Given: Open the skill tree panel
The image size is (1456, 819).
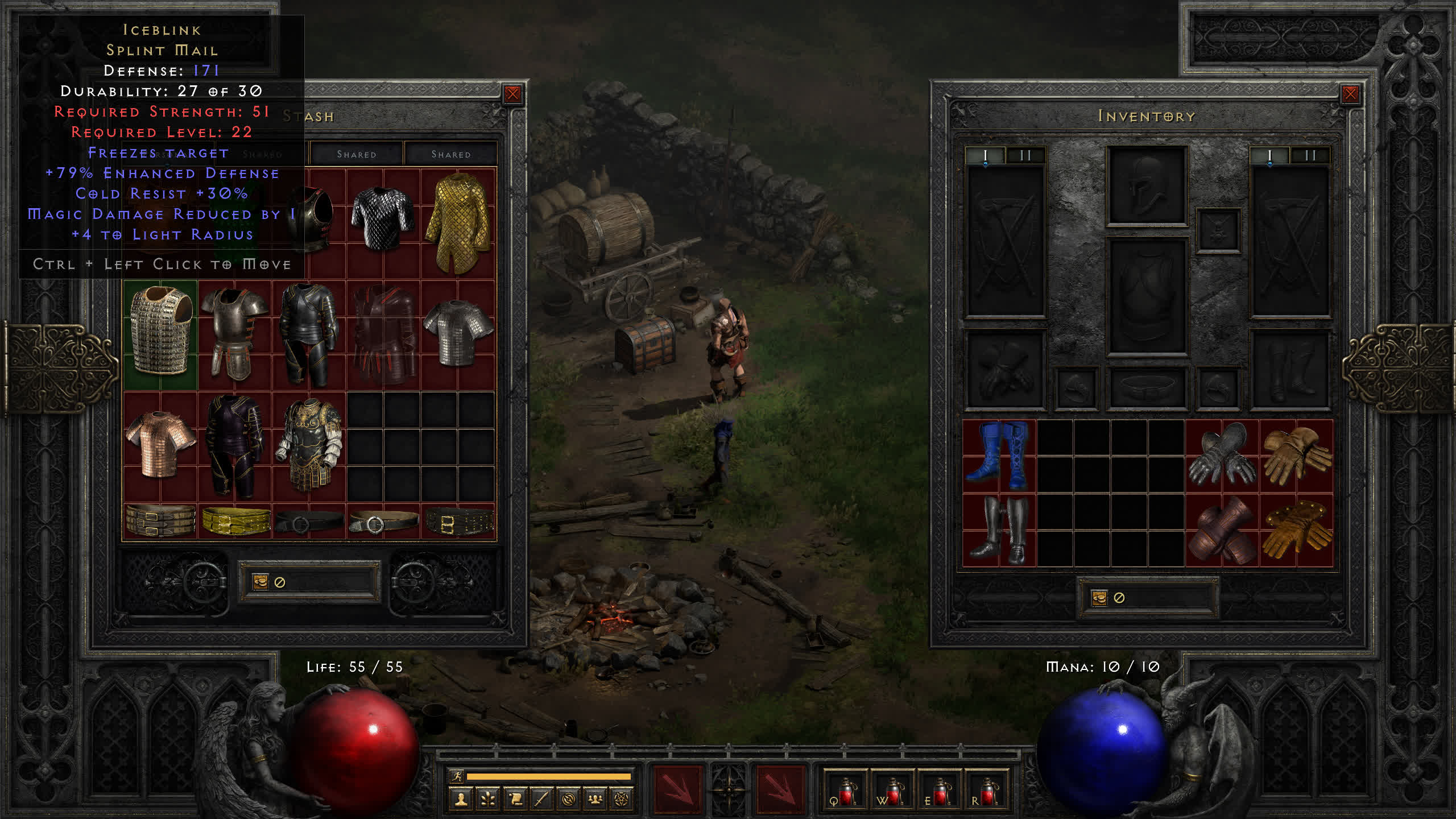Looking at the screenshot, I should (x=488, y=800).
